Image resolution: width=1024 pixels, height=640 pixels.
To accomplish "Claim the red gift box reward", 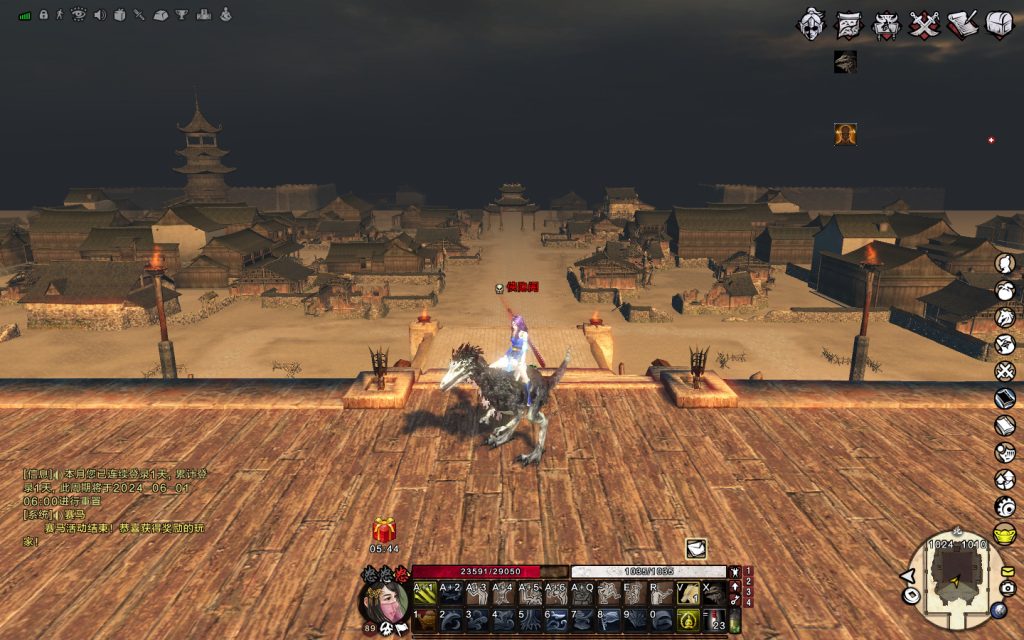I will pos(384,530).
